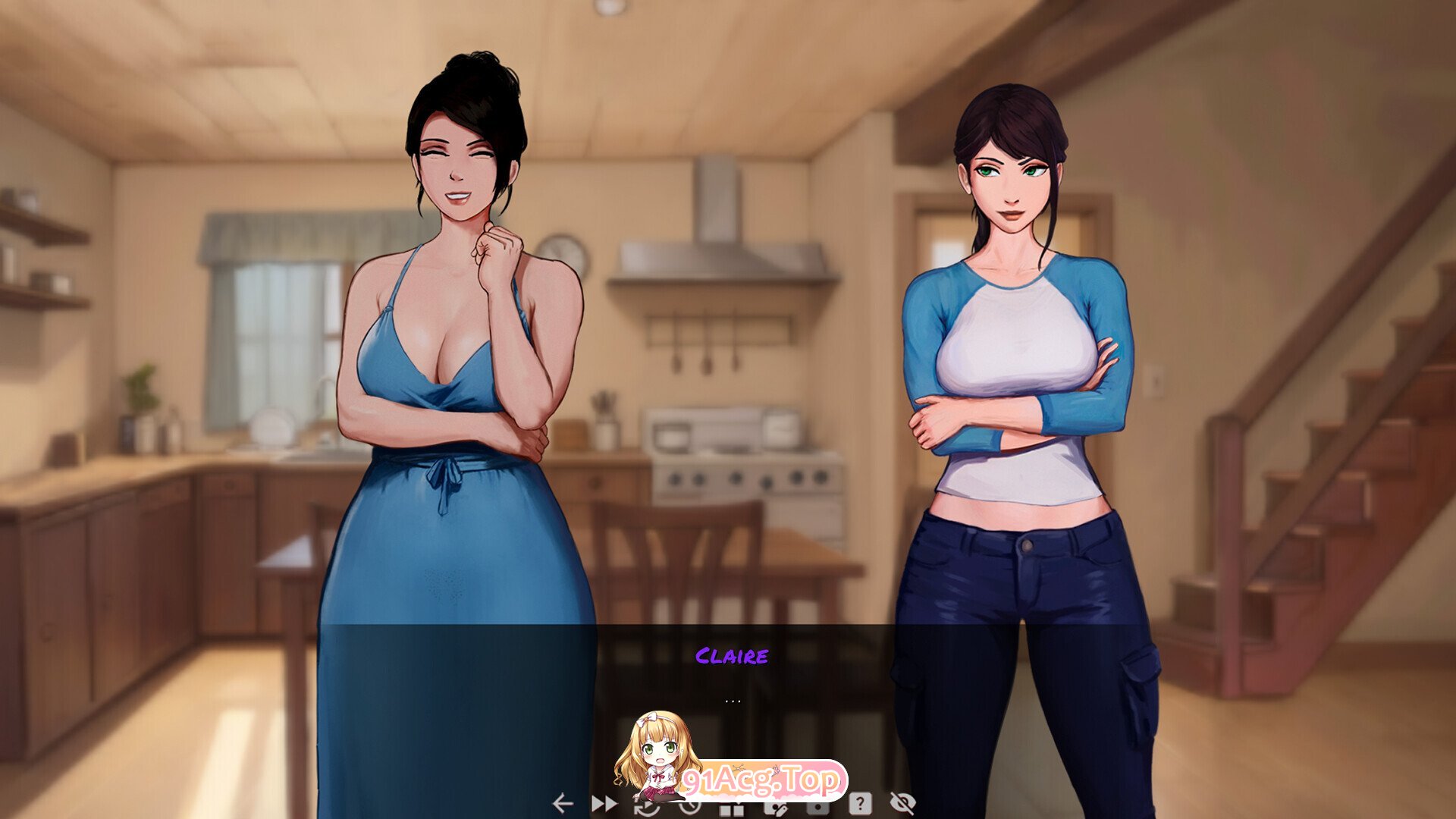Skip dialogue with the fast-forward button
Image resolution: width=1456 pixels, height=819 pixels.
click(x=604, y=803)
